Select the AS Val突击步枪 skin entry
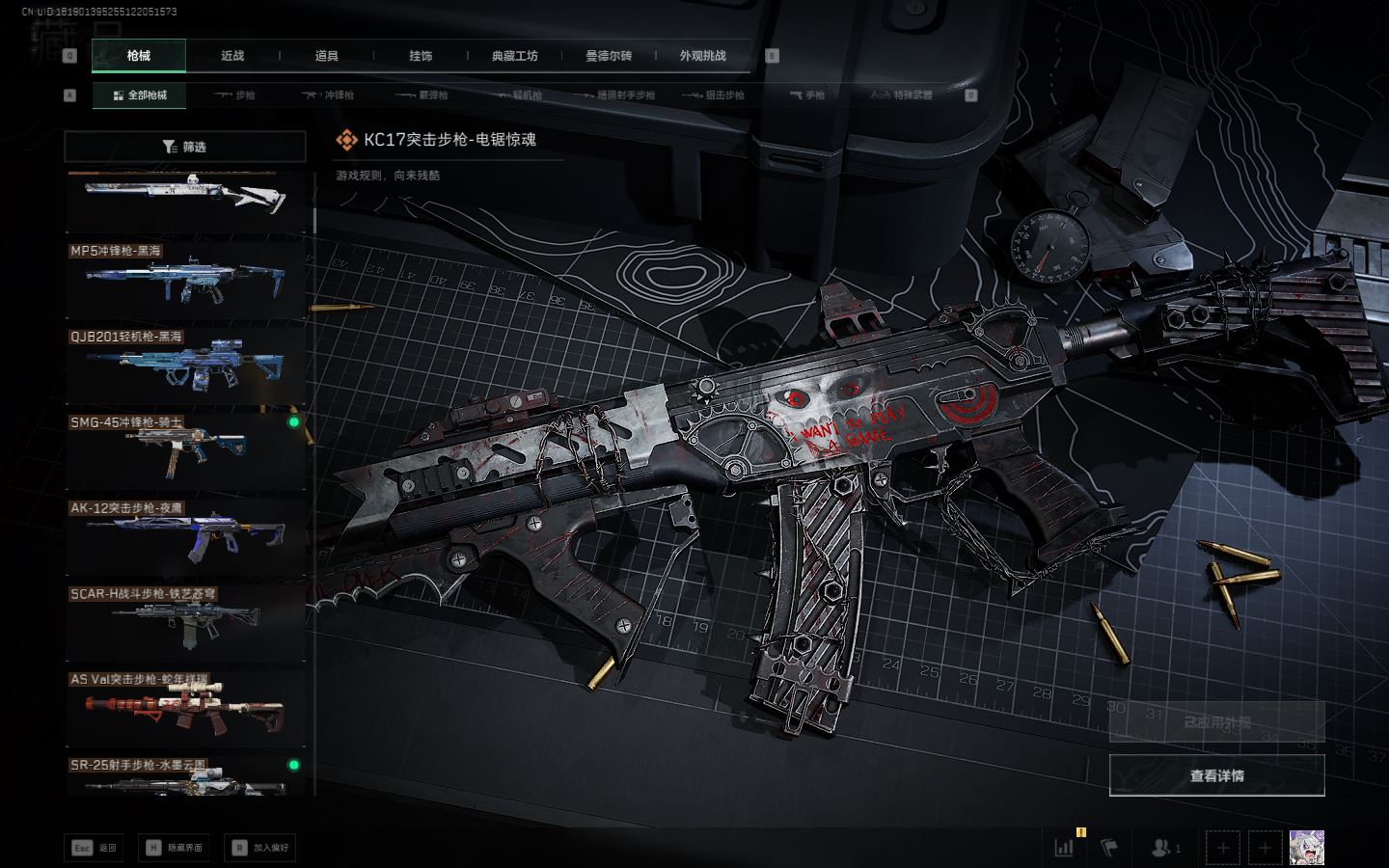This screenshot has width=1389, height=868. 185,708
